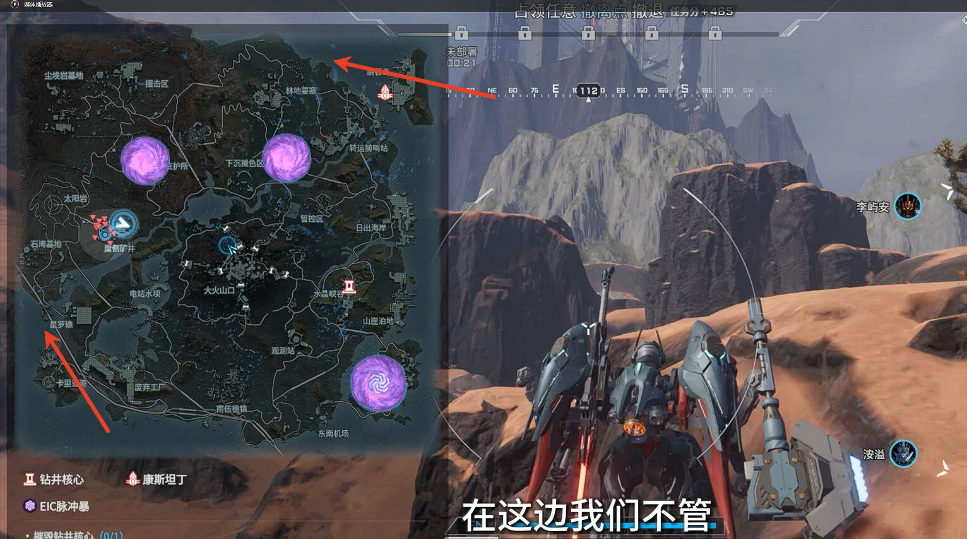Select the blue circled marker at 大火山口 center
This screenshot has width=967, height=539.
(229, 243)
